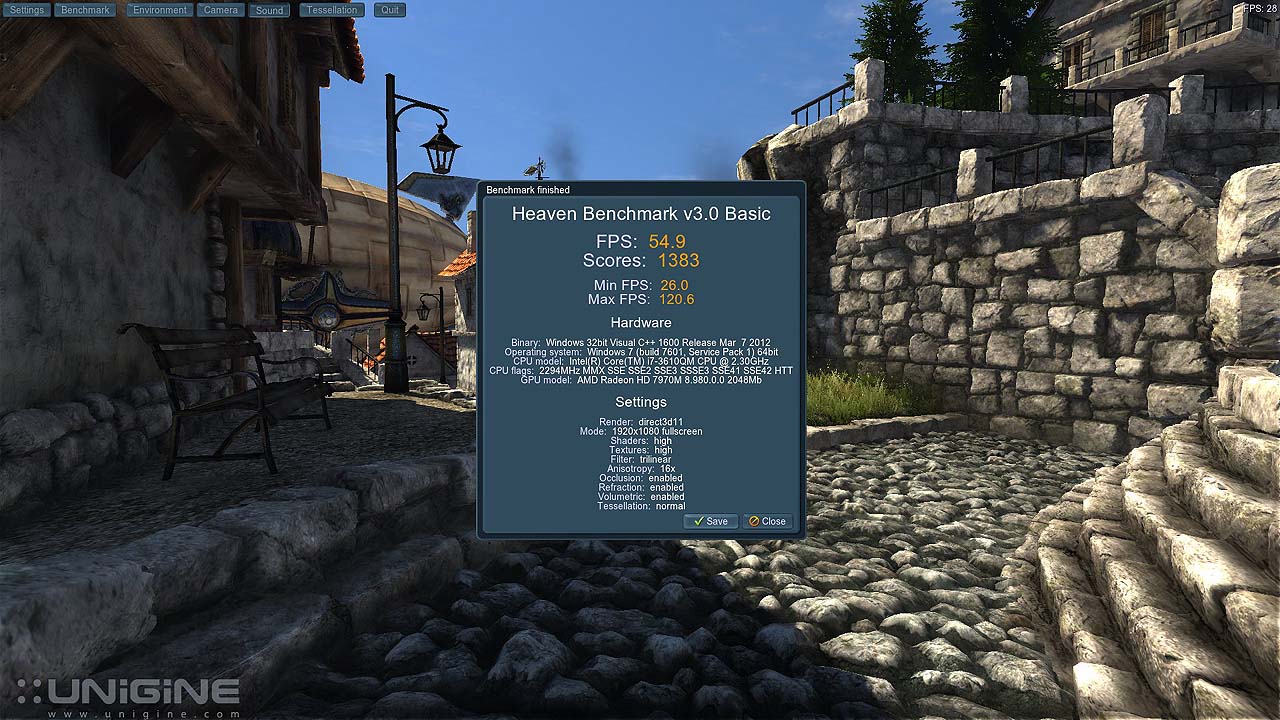Toggle the Sound button
This screenshot has height=720, width=1280.
point(269,10)
